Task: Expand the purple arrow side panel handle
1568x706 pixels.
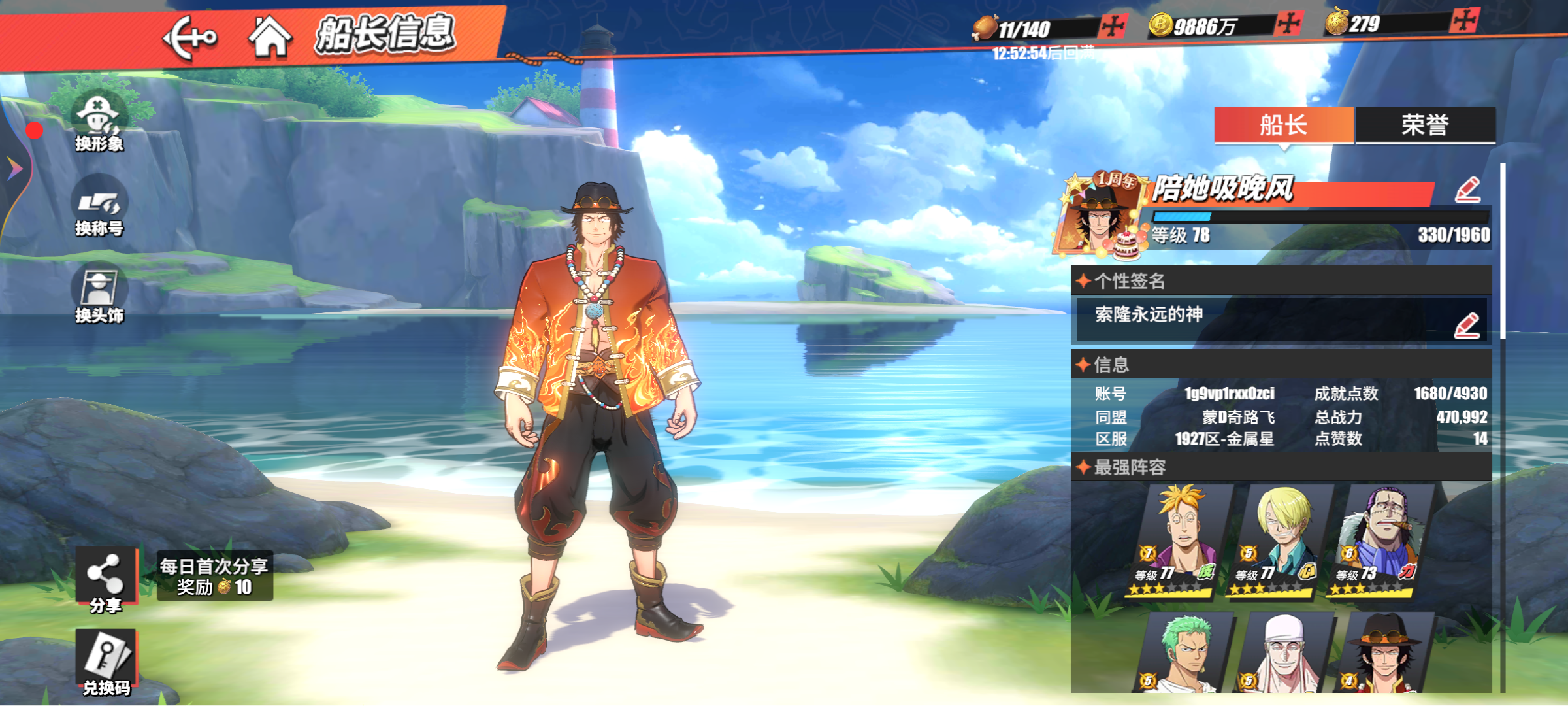Action: coord(14,169)
